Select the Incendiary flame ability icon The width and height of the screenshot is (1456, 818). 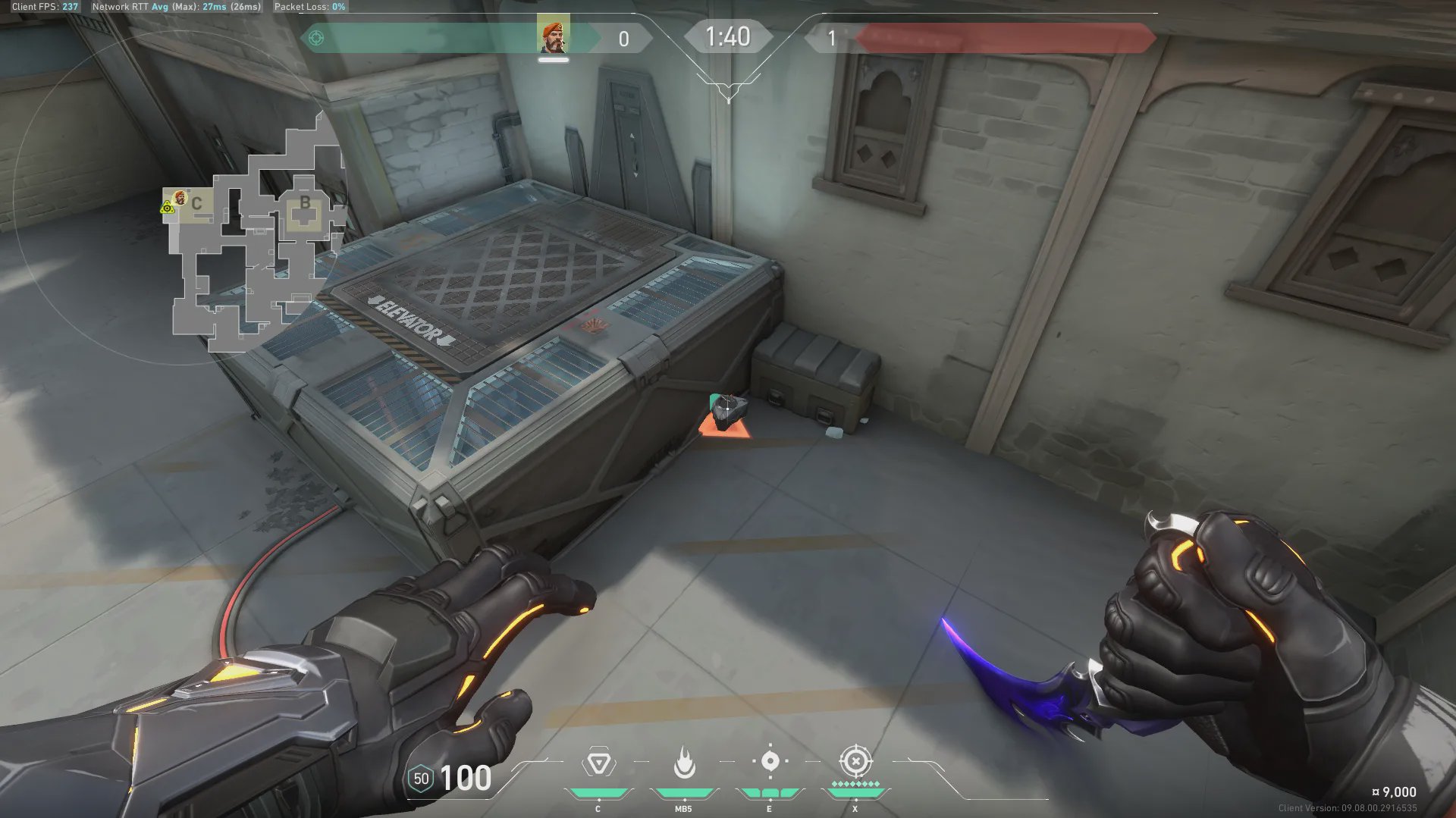click(684, 763)
